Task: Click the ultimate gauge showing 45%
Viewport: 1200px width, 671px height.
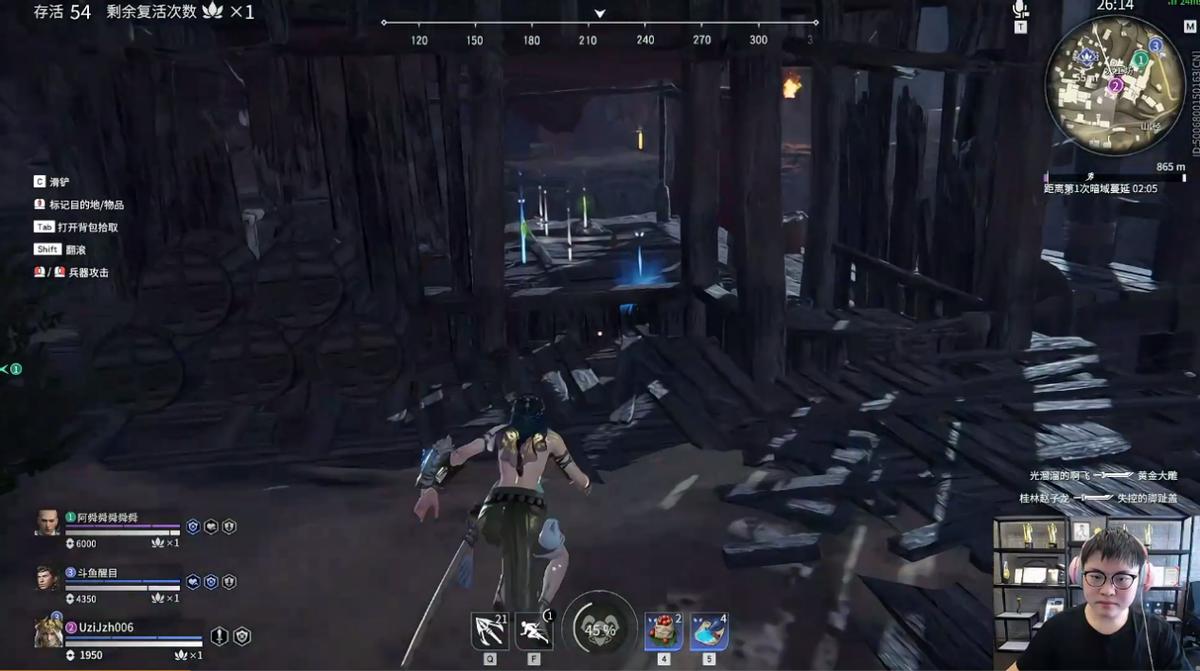Action: tap(600, 630)
